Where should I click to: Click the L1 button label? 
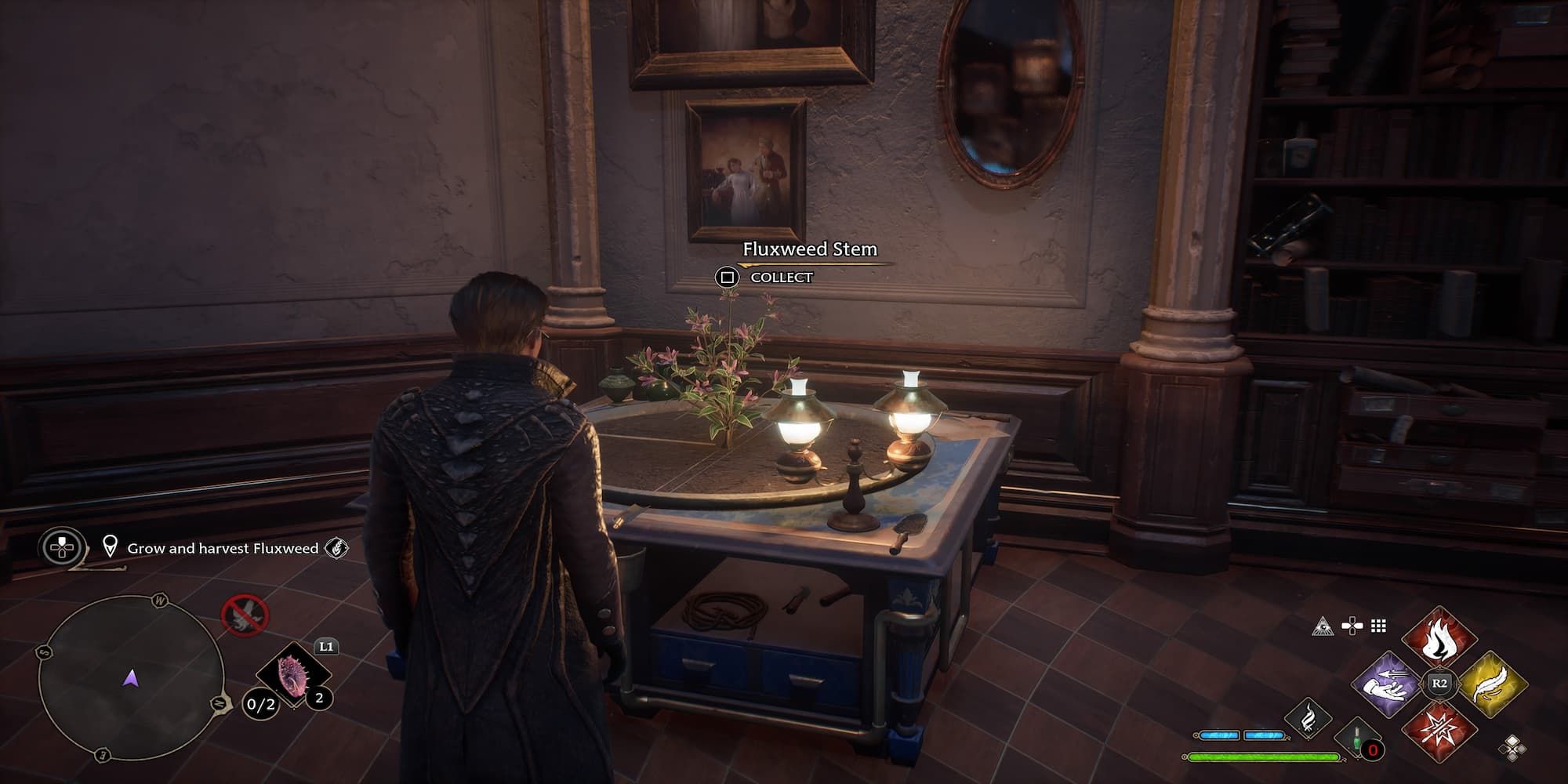click(326, 648)
